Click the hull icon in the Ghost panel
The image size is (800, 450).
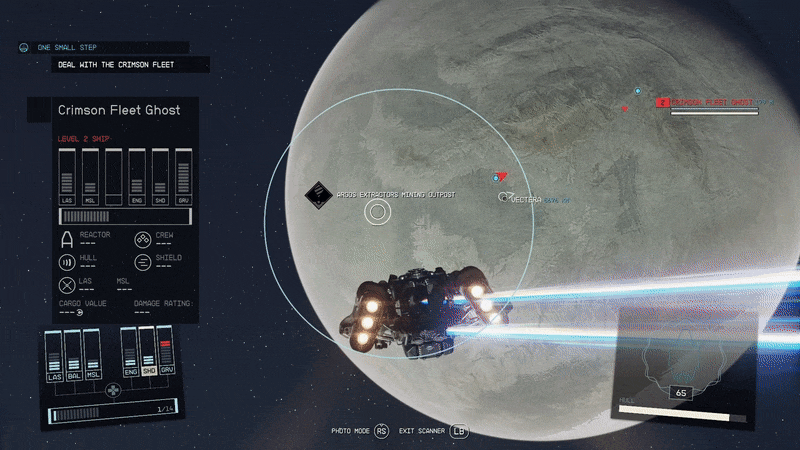coord(68,262)
